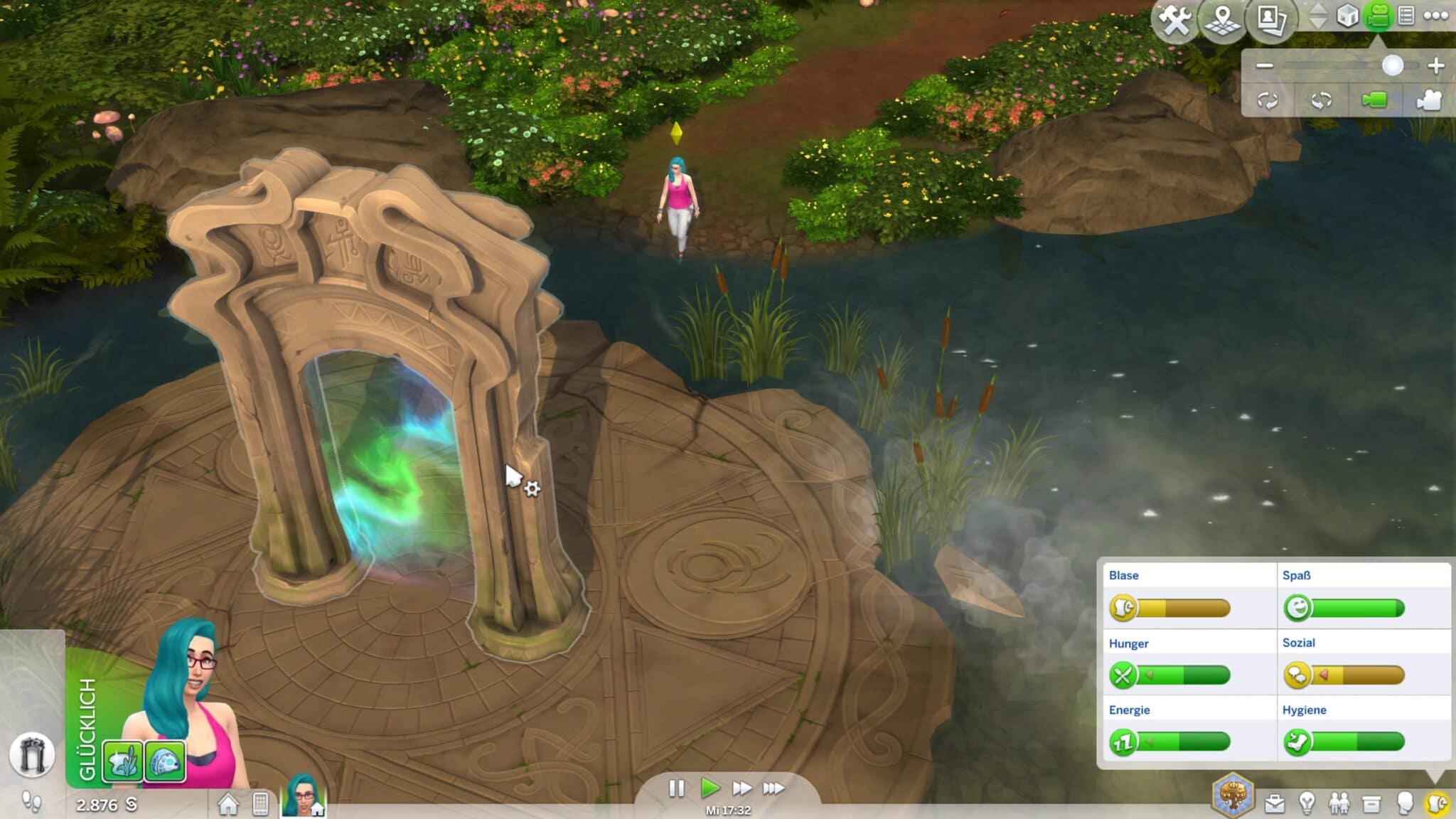Show the Relationships panel
Image resolution: width=1456 pixels, height=819 pixels.
pos(1339,804)
